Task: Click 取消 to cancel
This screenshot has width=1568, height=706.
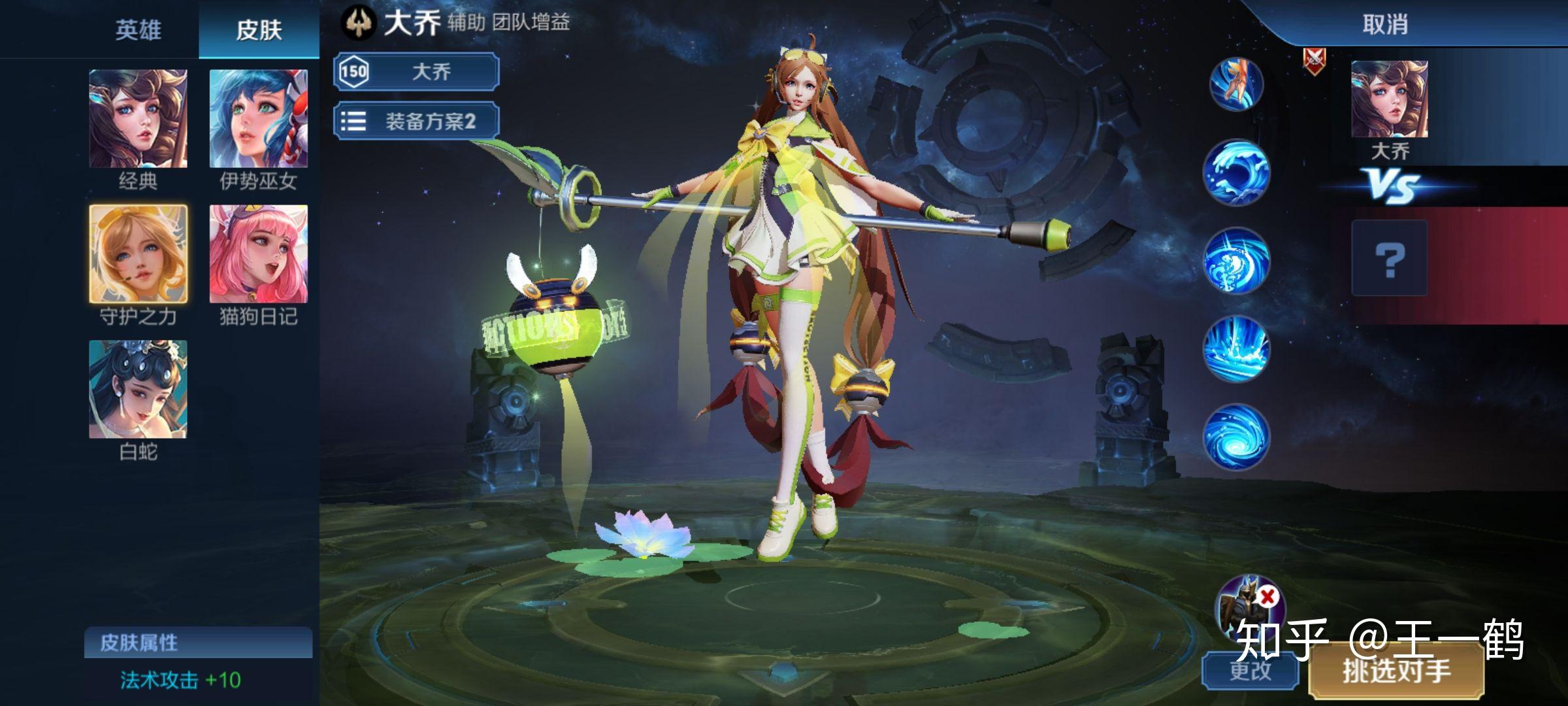Action: point(1384,25)
